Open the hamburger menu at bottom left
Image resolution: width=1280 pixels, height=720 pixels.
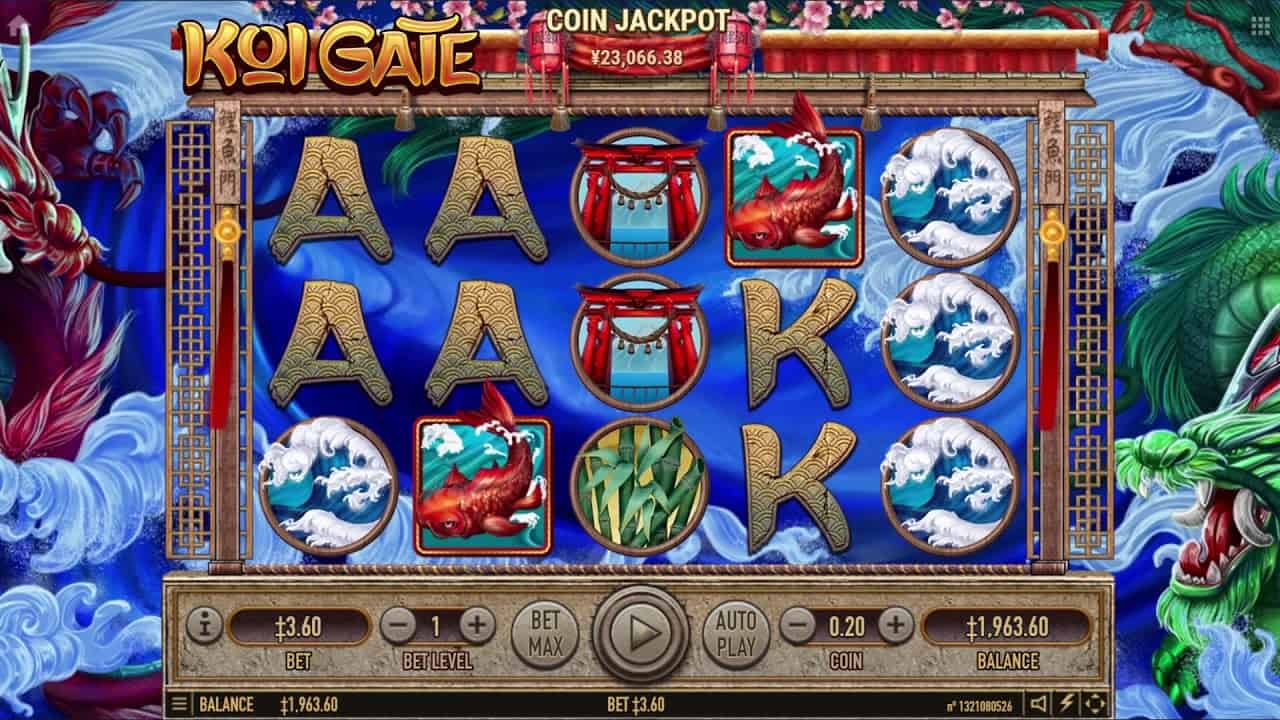click(180, 704)
